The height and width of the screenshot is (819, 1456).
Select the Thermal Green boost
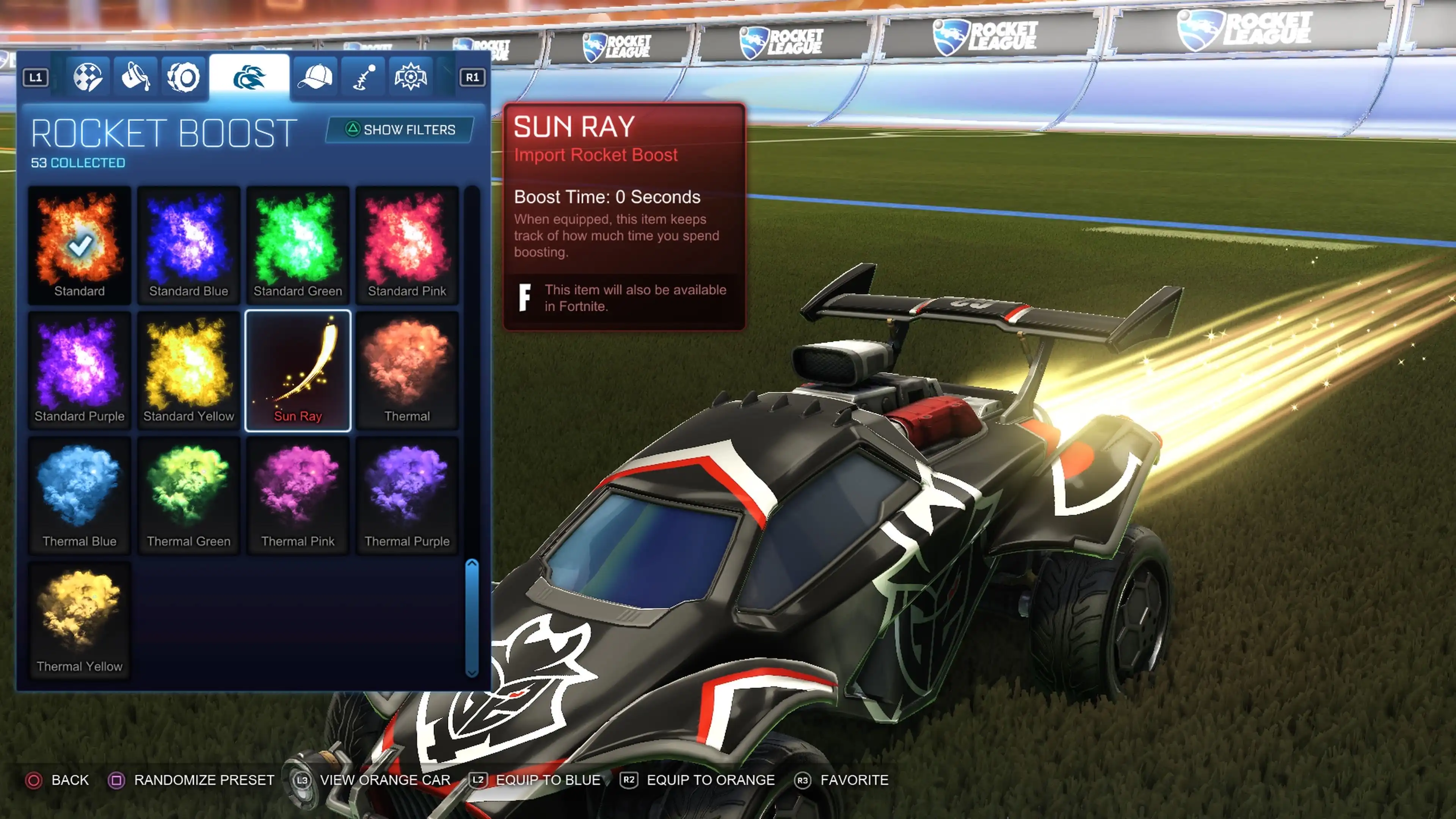click(x=188, y=495)
